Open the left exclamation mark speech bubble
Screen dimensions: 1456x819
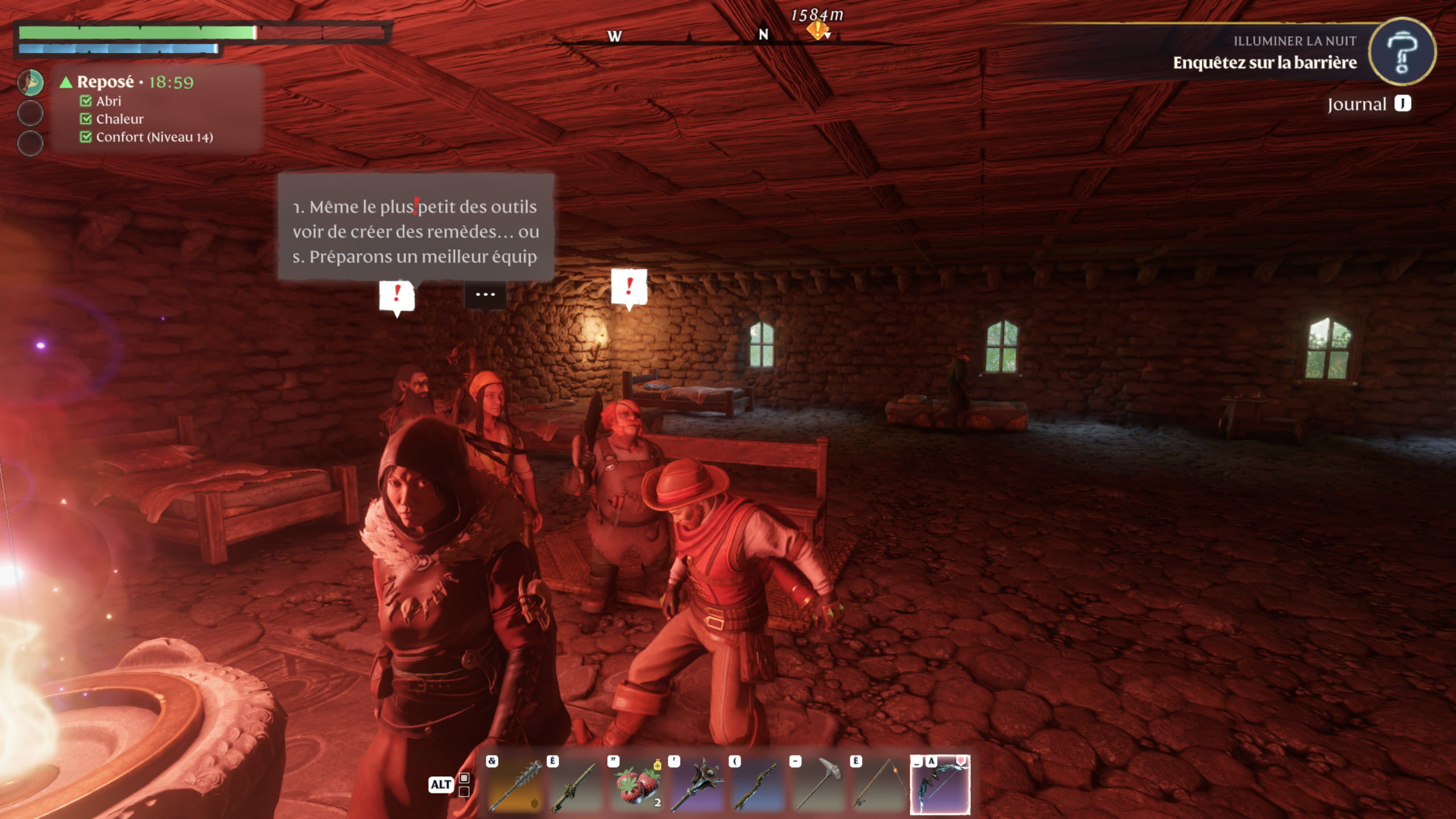coord(397,295)
